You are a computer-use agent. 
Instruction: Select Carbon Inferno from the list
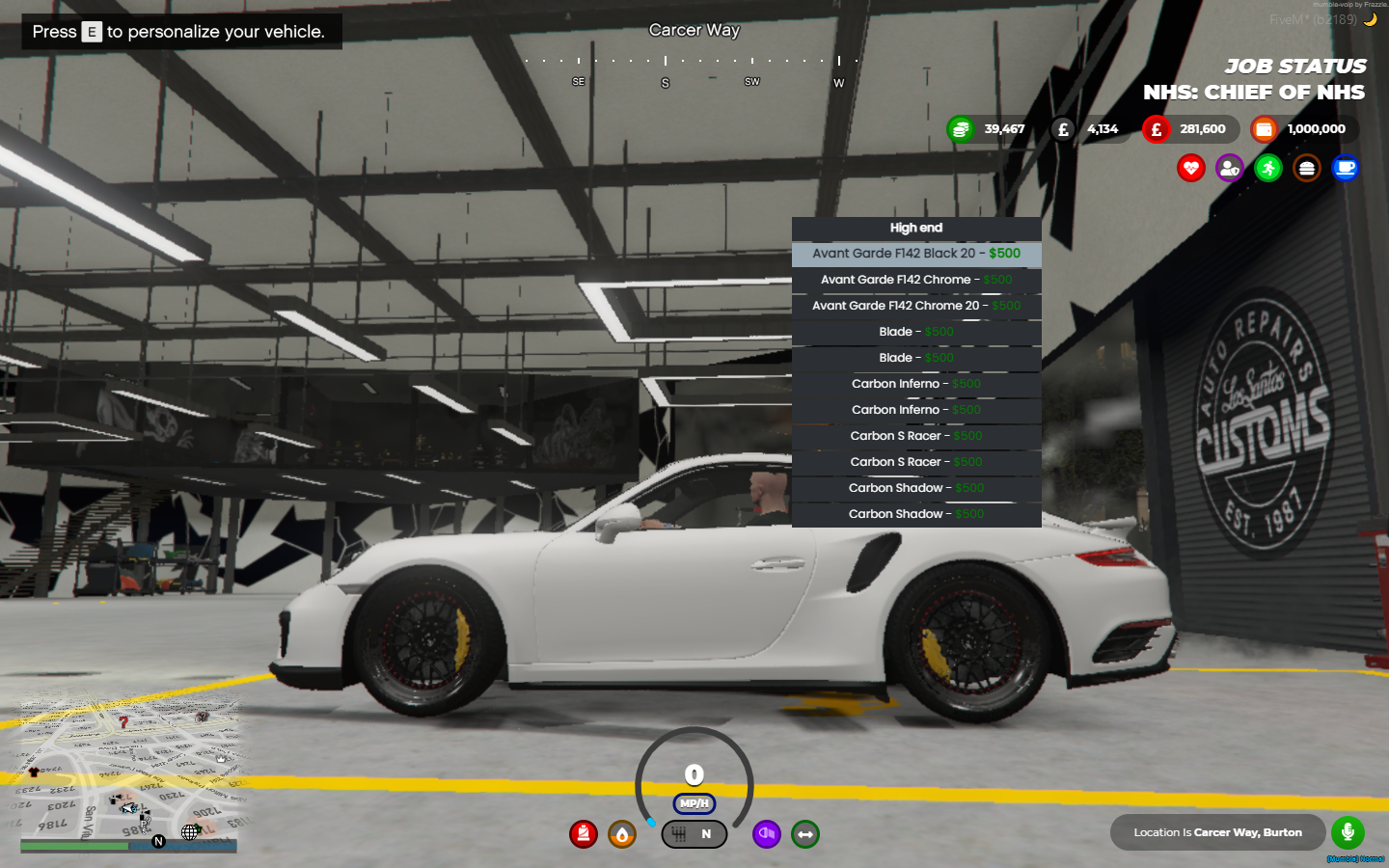[916, 384]
